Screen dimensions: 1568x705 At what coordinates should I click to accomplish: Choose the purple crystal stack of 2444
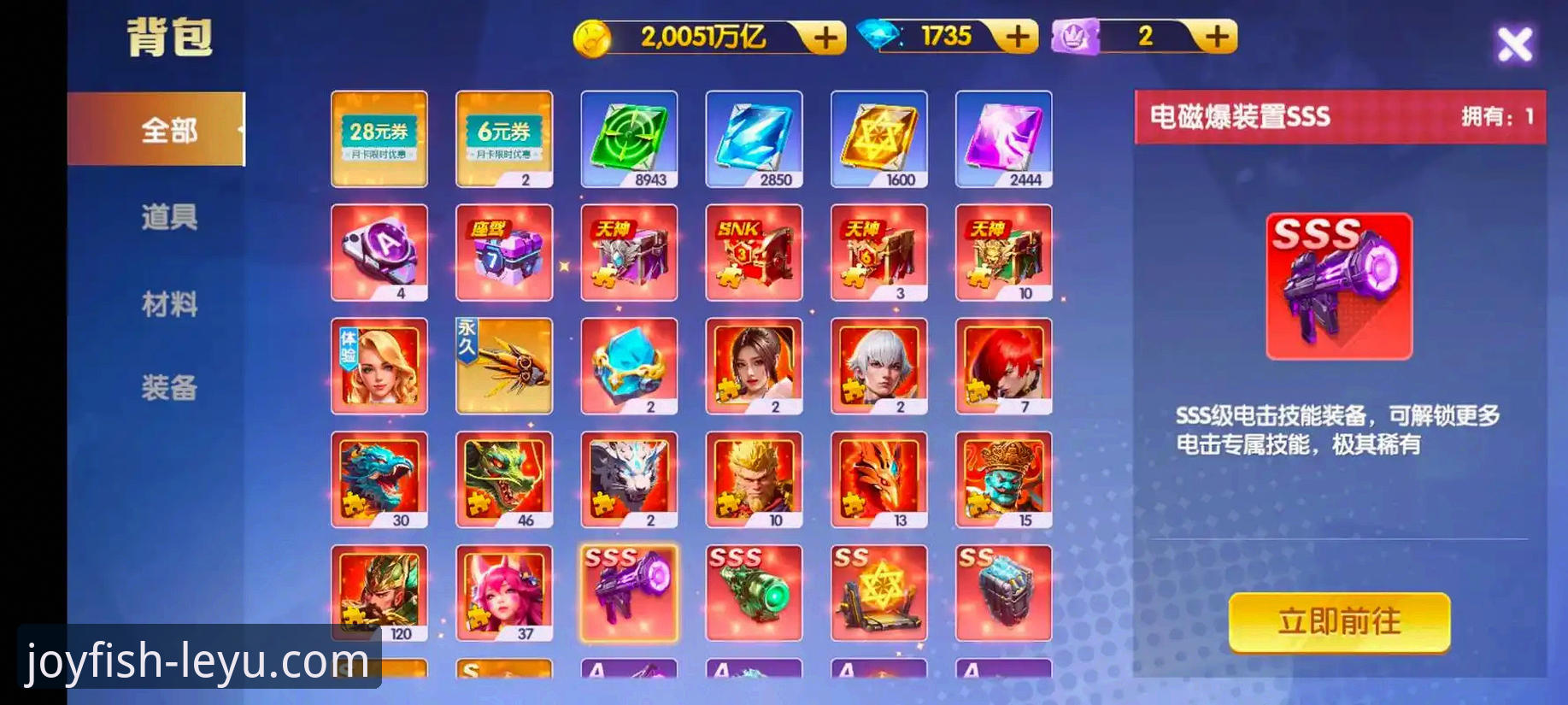pyautogui.click(x=1003, y=138)
